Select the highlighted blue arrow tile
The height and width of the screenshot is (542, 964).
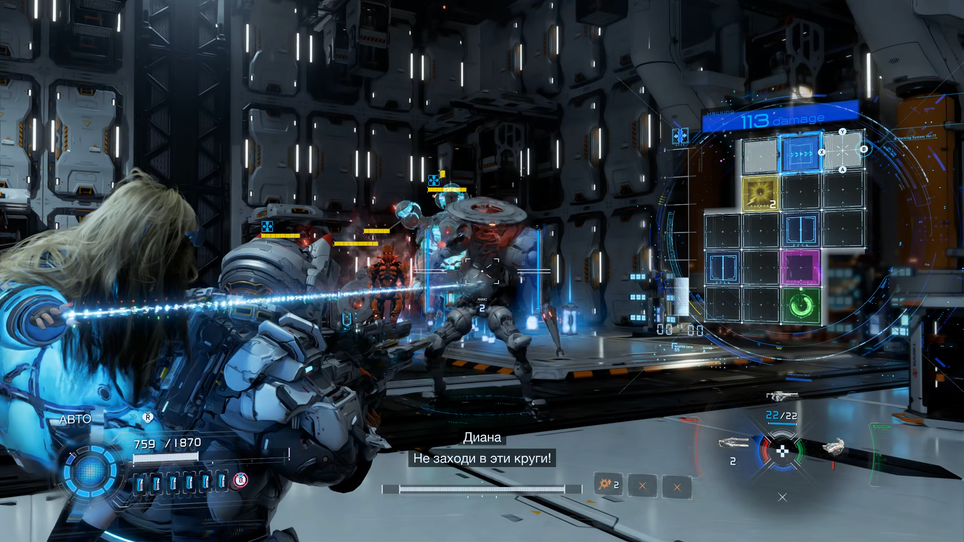click(x=800, y=152)
